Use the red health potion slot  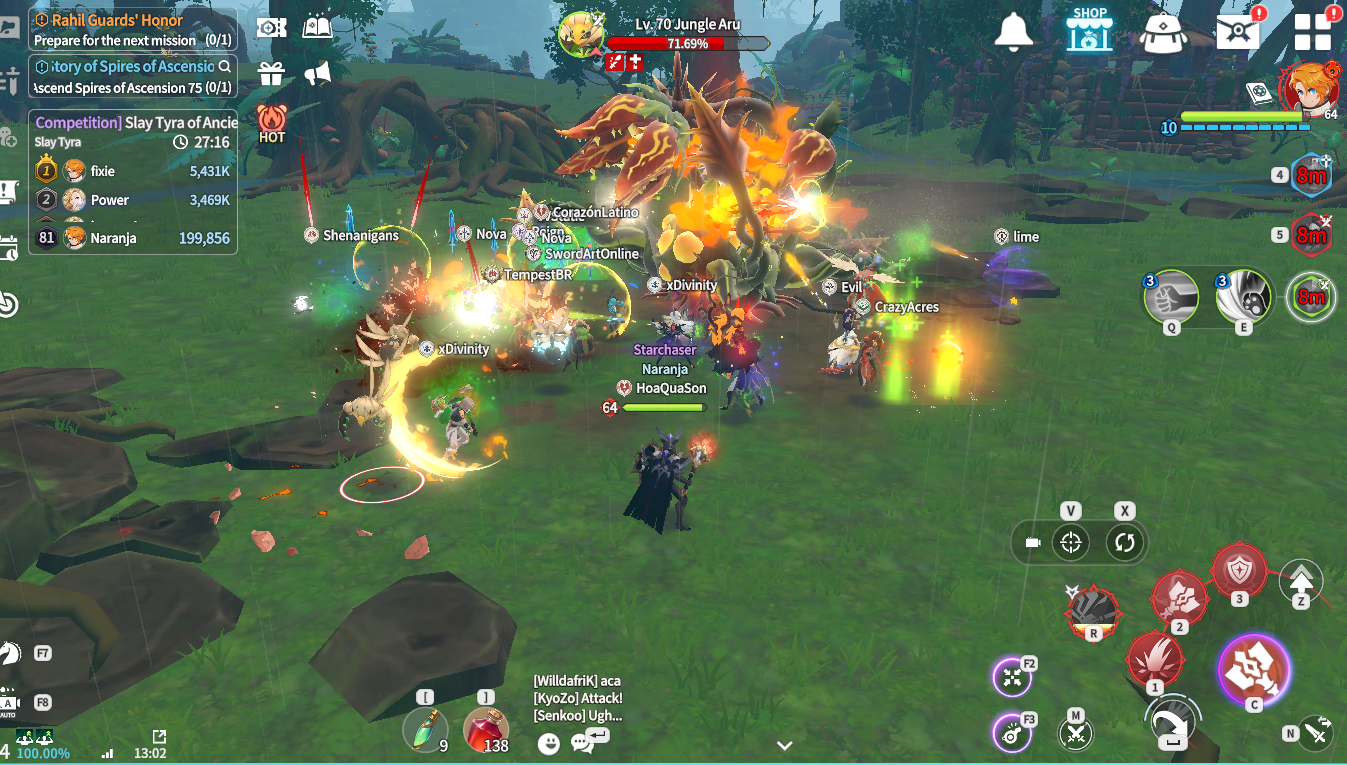485,730
